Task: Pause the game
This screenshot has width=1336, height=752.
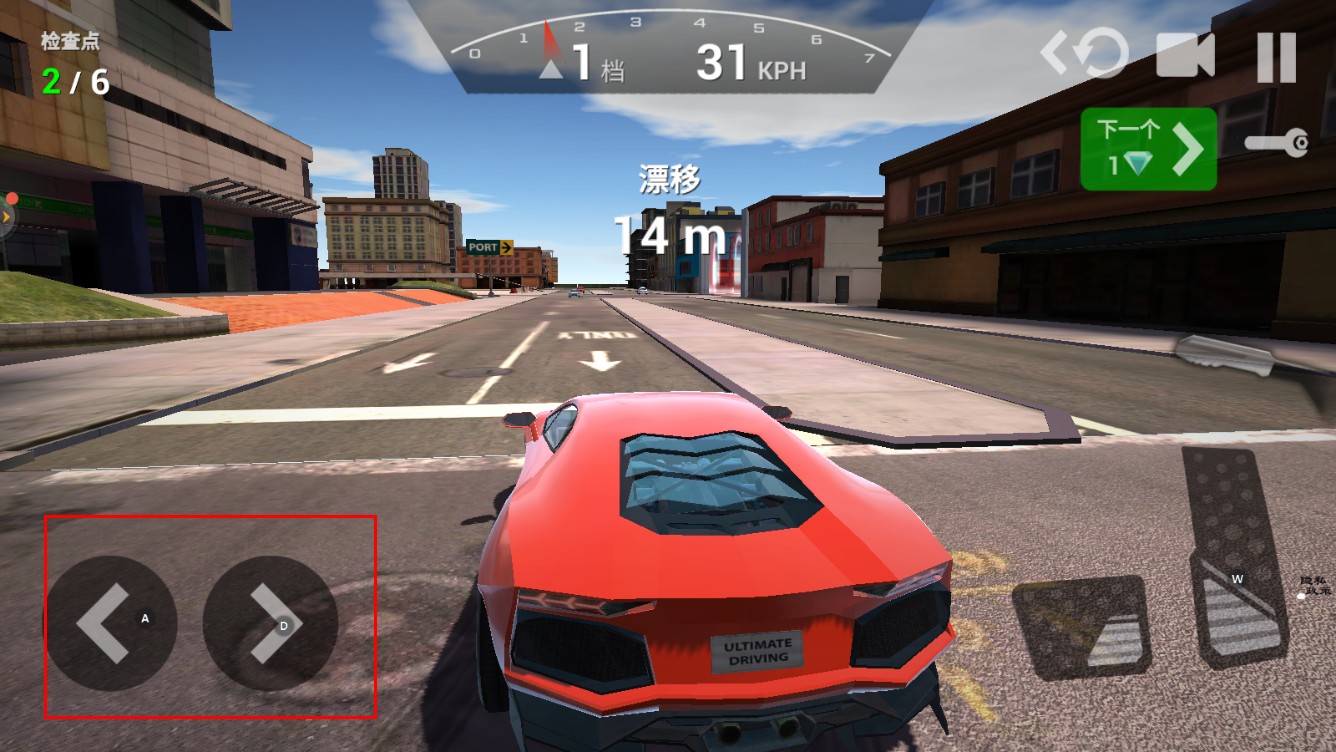Action: click(1276, 55)
